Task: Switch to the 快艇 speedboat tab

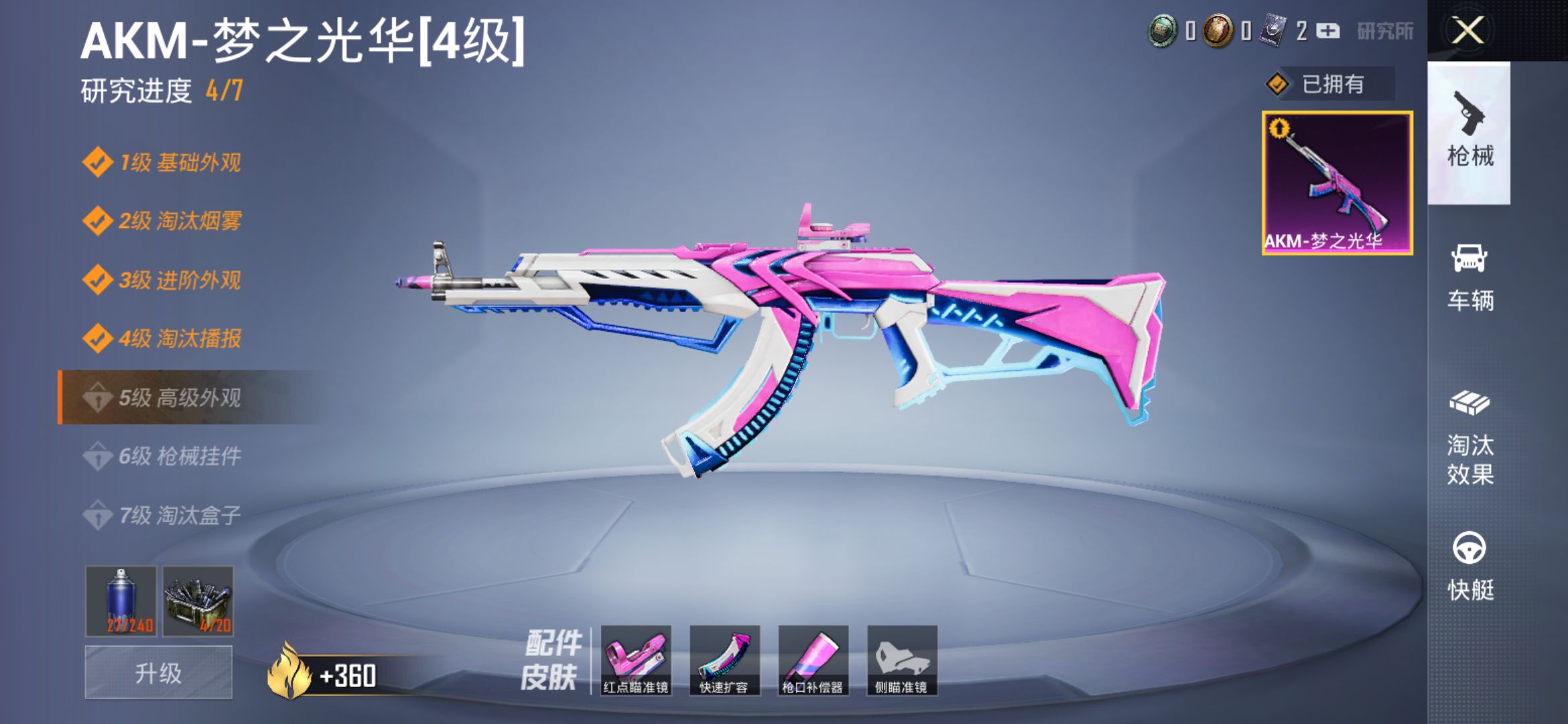Action: (x=1470, y=566)
